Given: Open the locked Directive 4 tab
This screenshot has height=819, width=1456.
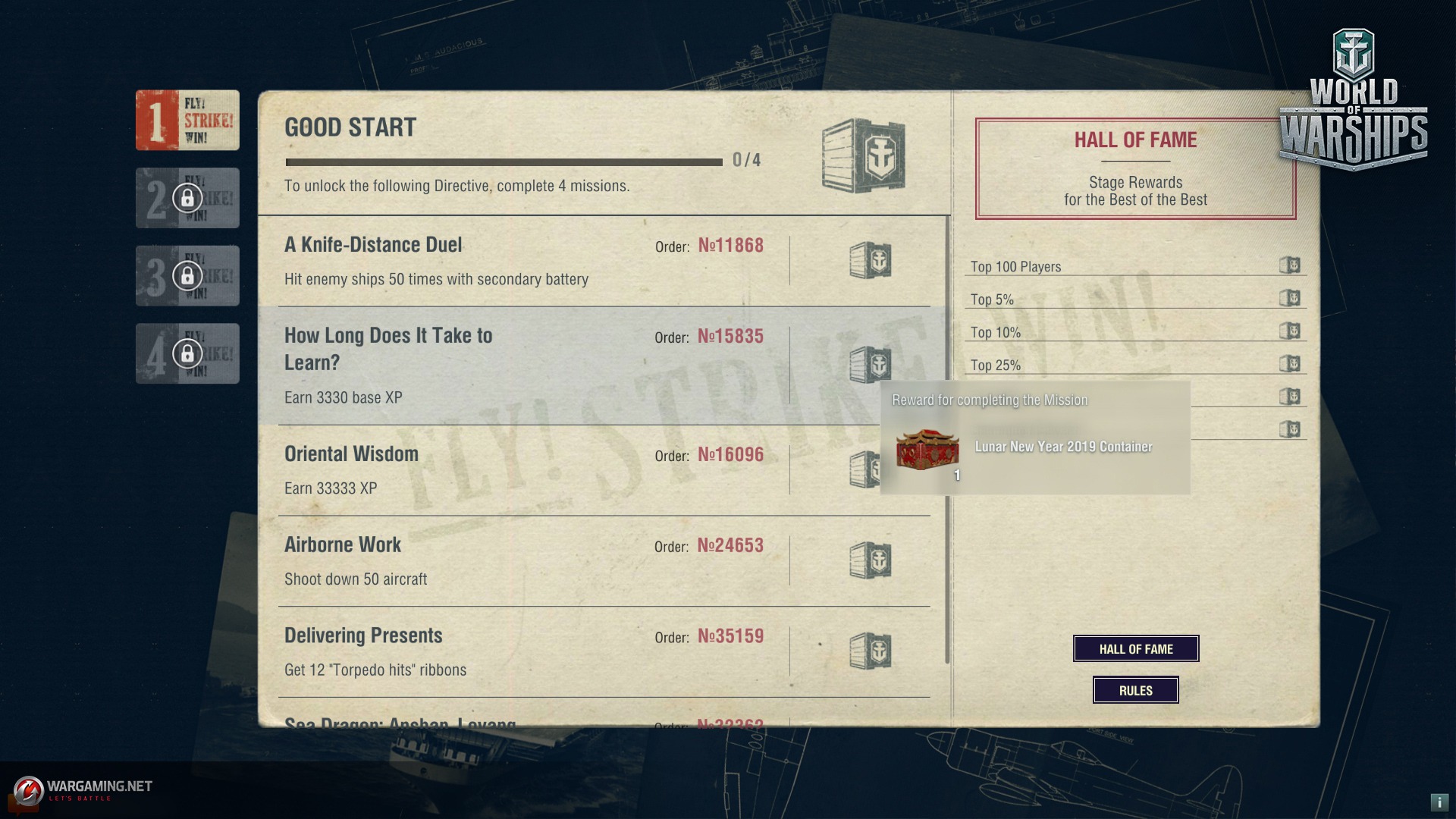Looking at the screenshot, I should tap(187, 353).
